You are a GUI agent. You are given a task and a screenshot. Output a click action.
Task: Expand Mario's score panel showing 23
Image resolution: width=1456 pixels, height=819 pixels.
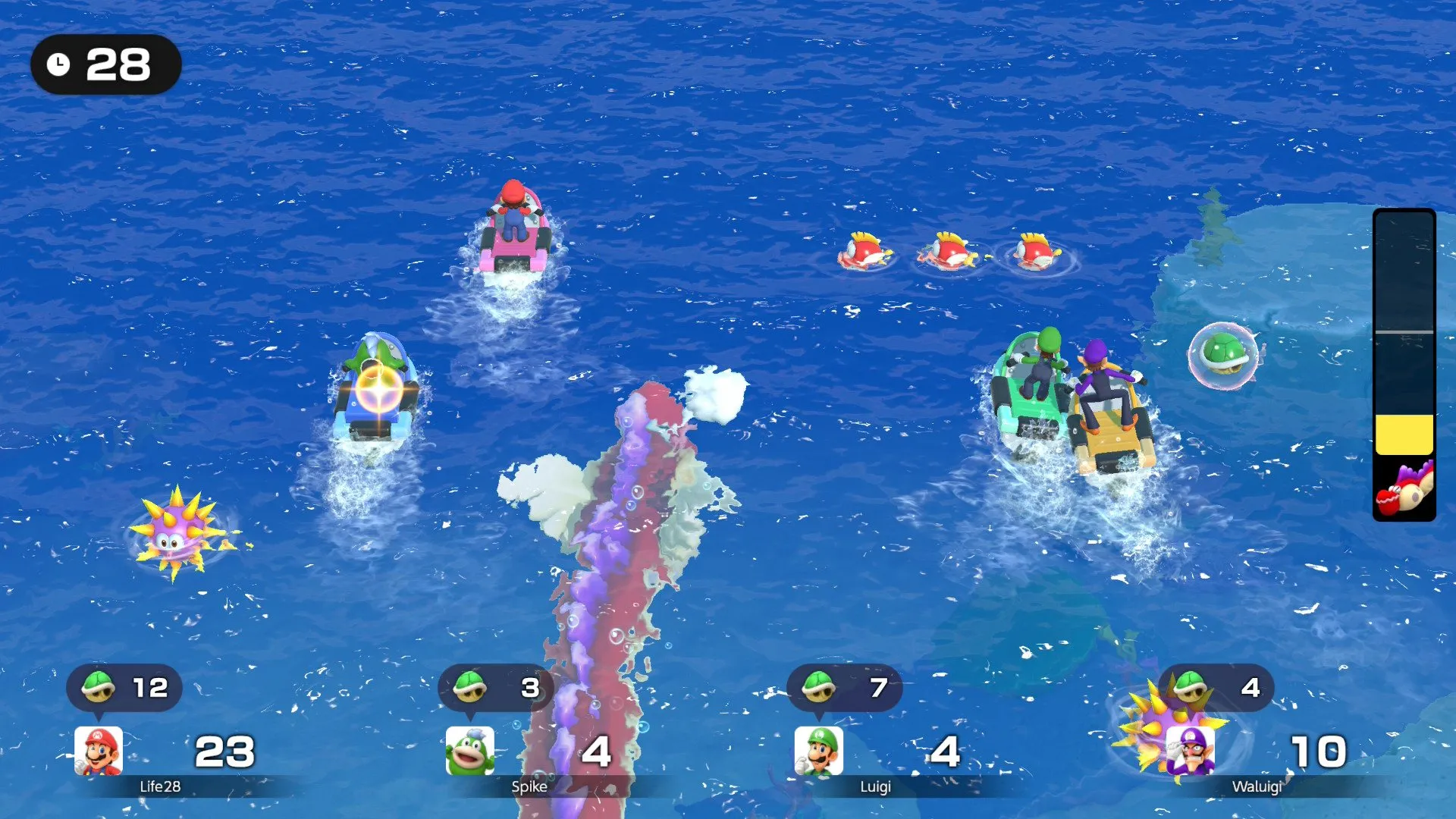(x=224, y=752)
